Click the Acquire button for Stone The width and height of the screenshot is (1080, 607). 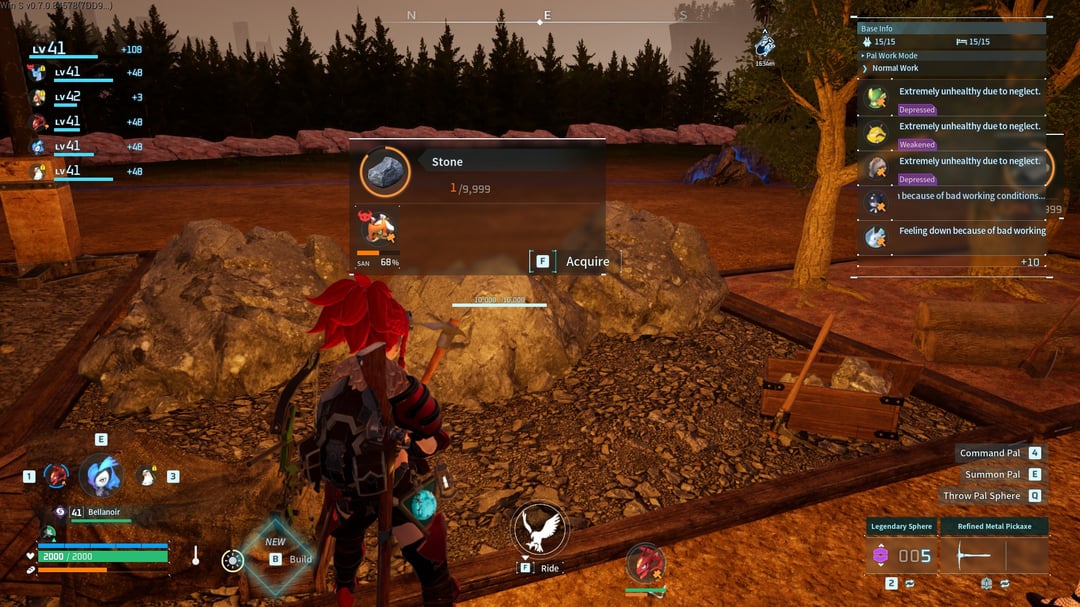pyautogui.click(x=575, y=262)
